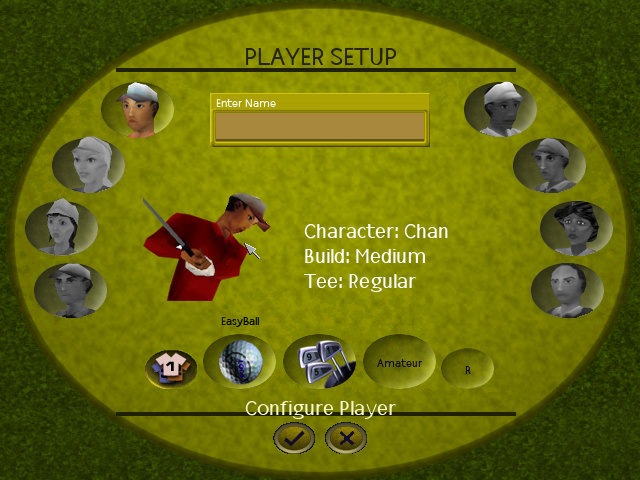Cancel player setup with the X button

(x=346, y=437)
